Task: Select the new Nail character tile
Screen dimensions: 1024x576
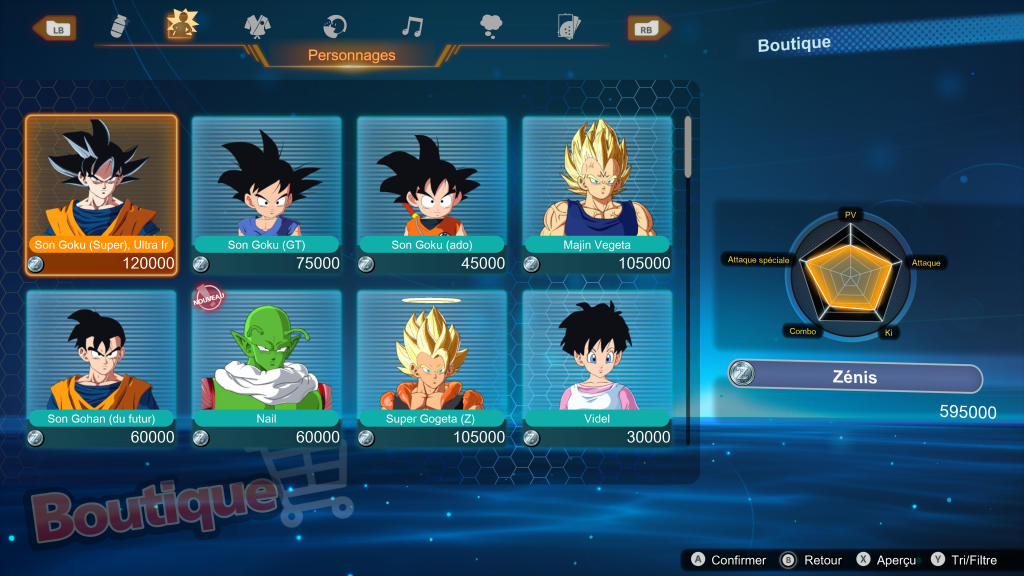Action: click(266, 365)
